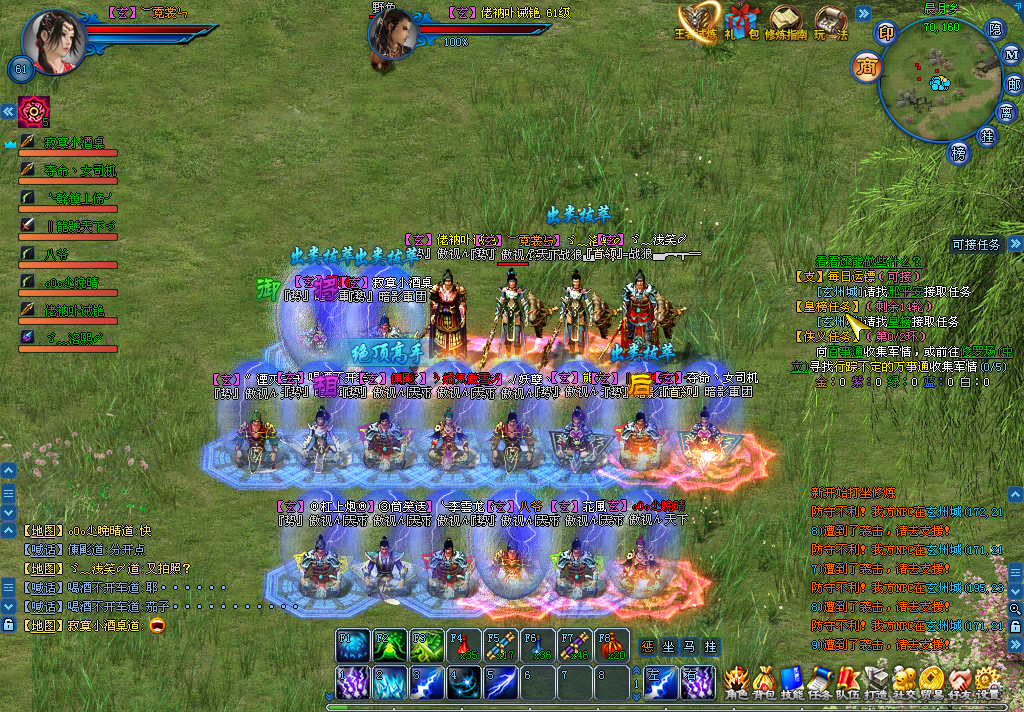Open the 背包 bag inventory

pos(764,682)
